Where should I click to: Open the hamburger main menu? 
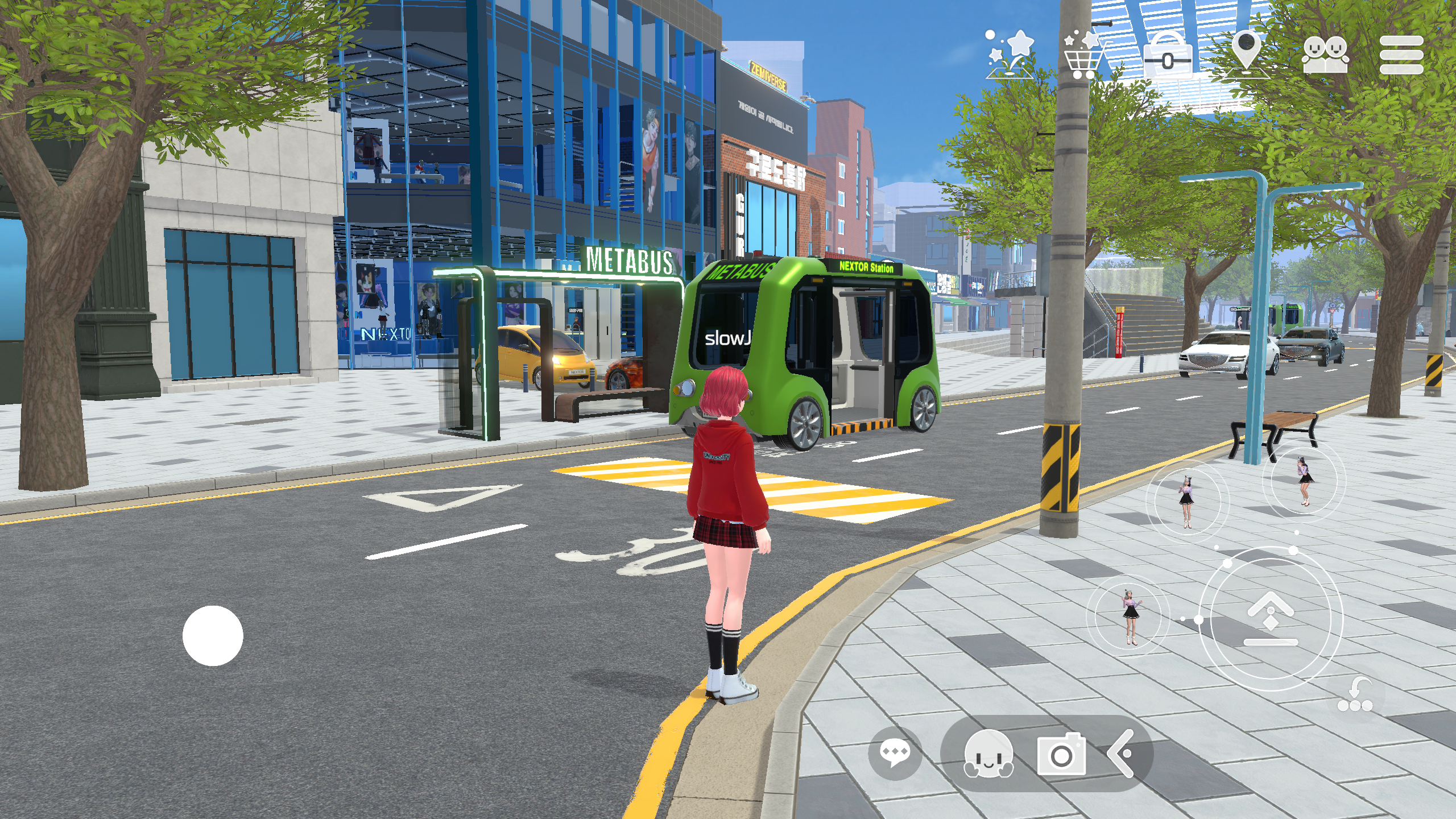1401,55
